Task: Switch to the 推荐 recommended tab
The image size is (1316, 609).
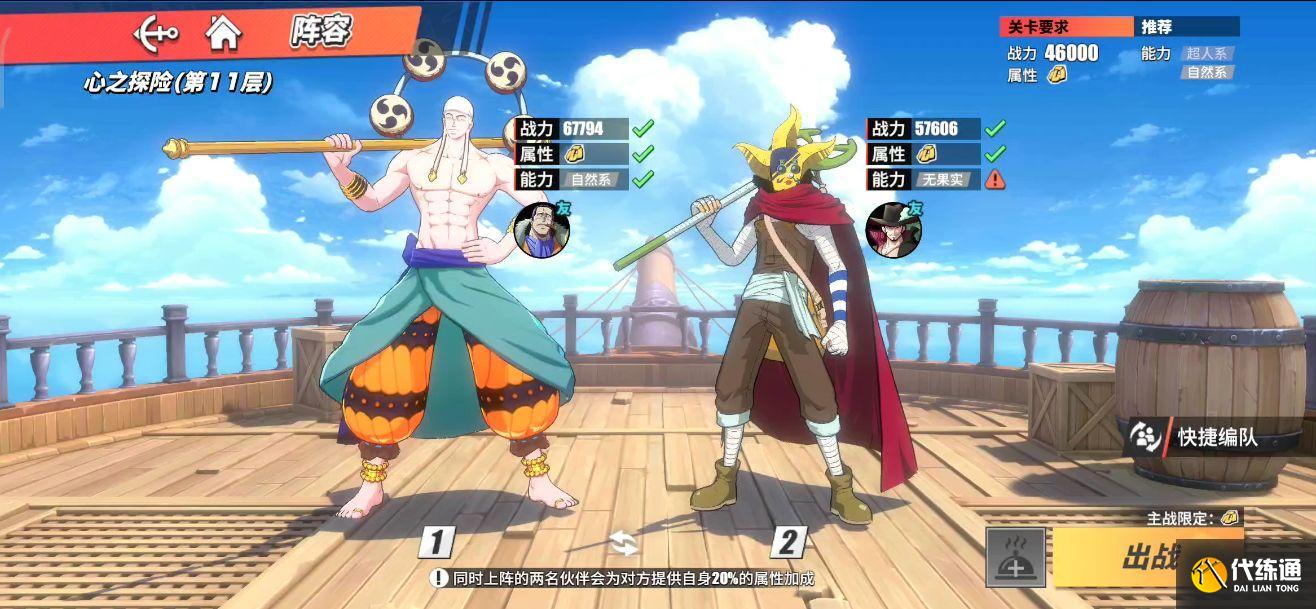Action: point(1186,27)
